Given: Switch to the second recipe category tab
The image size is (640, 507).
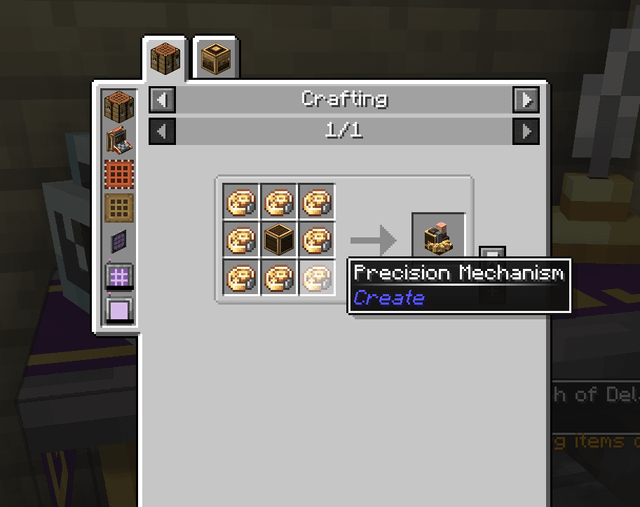Looking at the screenshot, I should pyautogui.click(x=215, y=59).
